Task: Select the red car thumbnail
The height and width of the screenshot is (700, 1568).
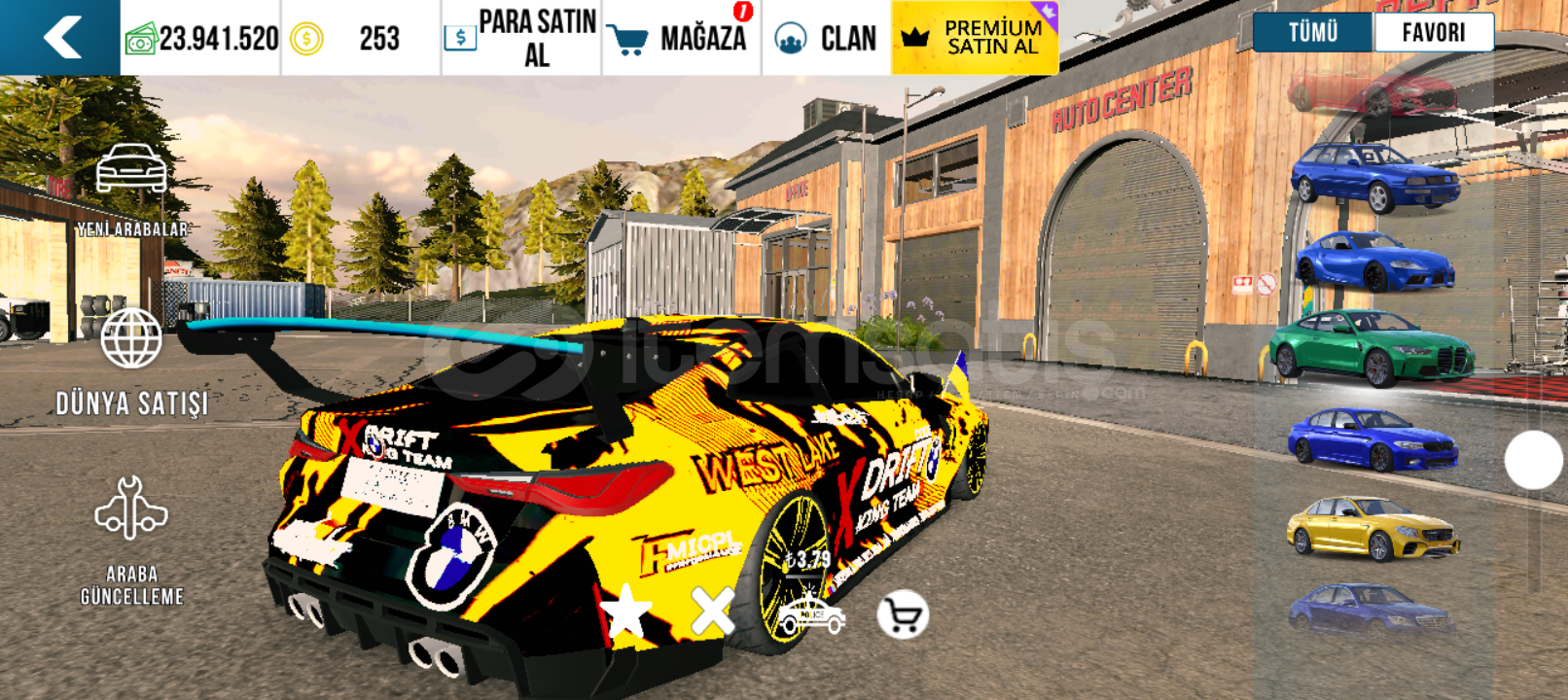Action: coord(1373,94)
